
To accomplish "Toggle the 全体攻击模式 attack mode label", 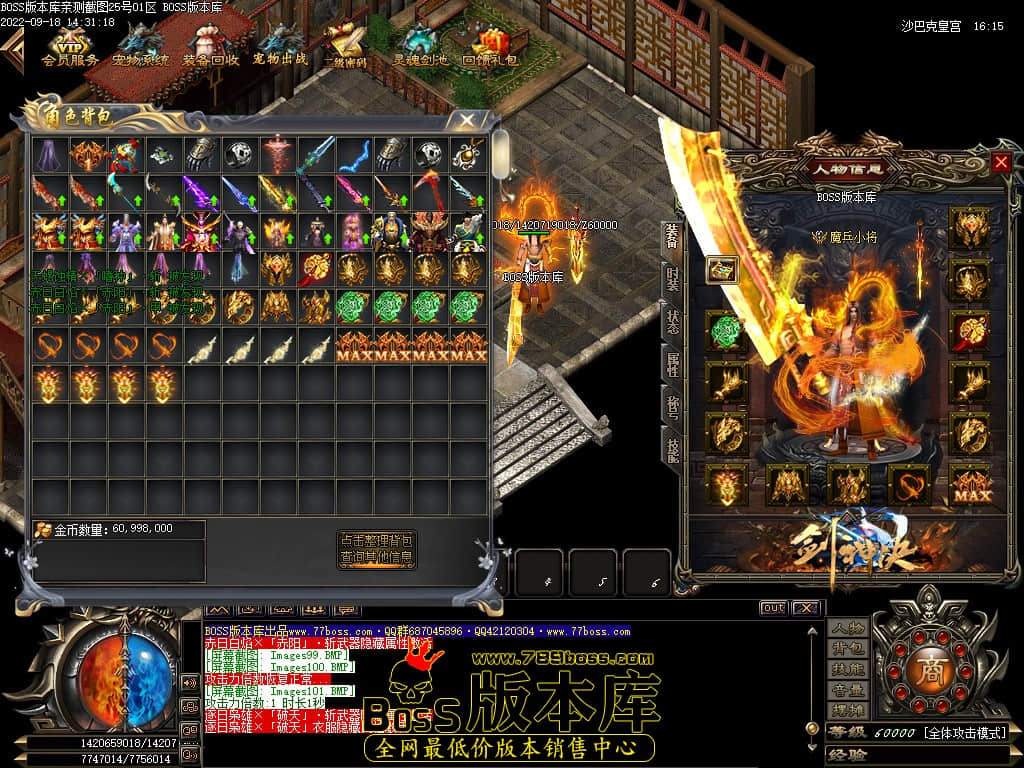I will pos(964,733).
